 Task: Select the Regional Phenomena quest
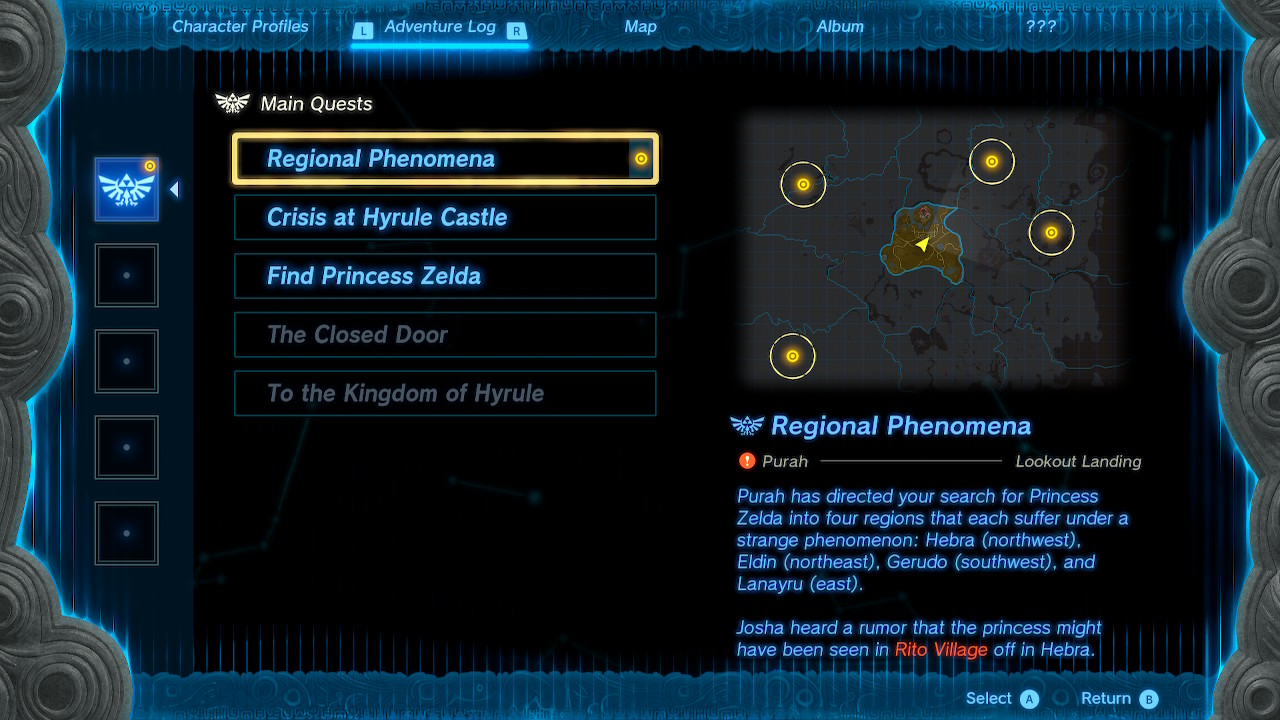445,159
